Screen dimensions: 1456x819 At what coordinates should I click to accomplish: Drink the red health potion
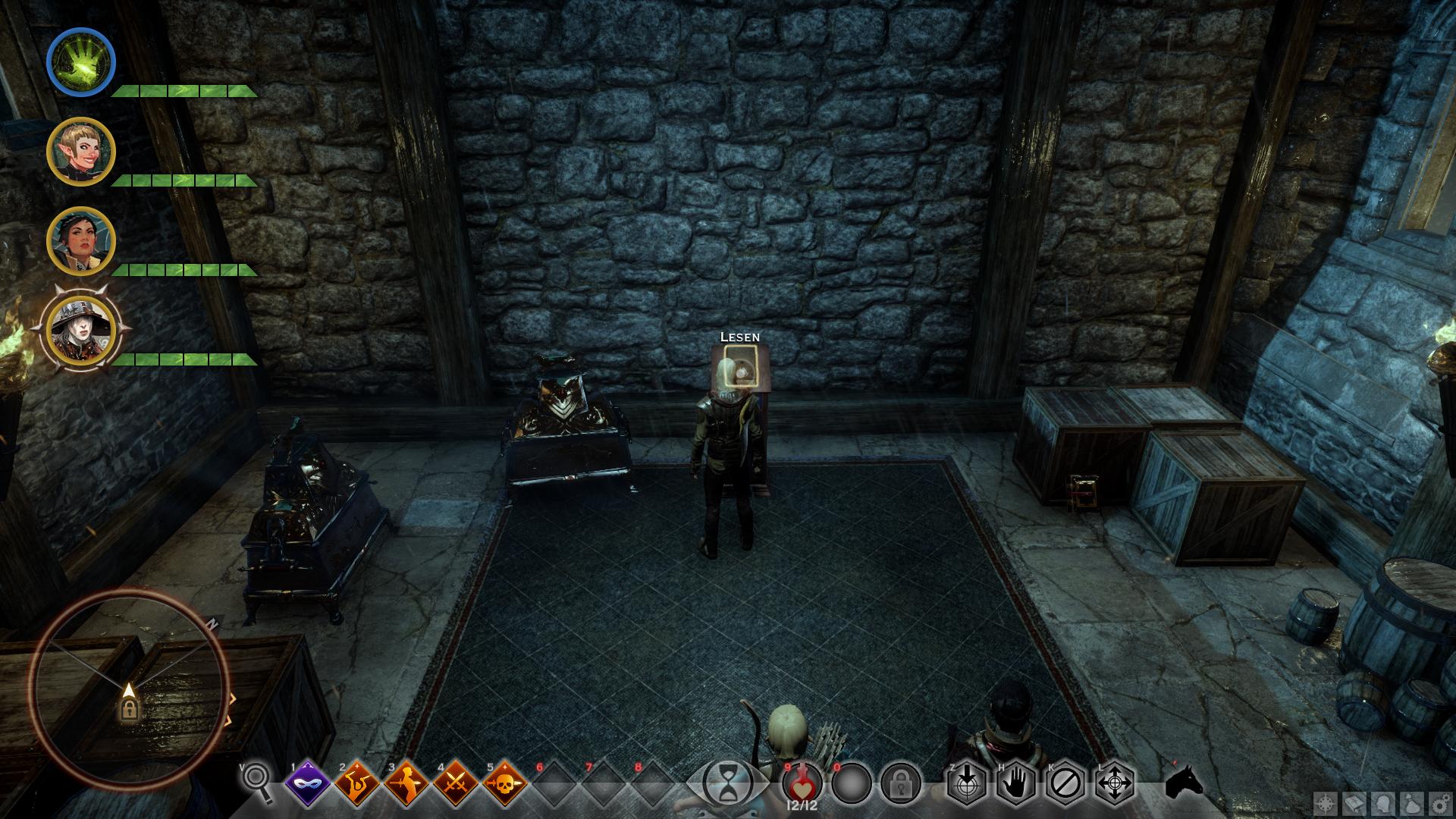point(802,782)
